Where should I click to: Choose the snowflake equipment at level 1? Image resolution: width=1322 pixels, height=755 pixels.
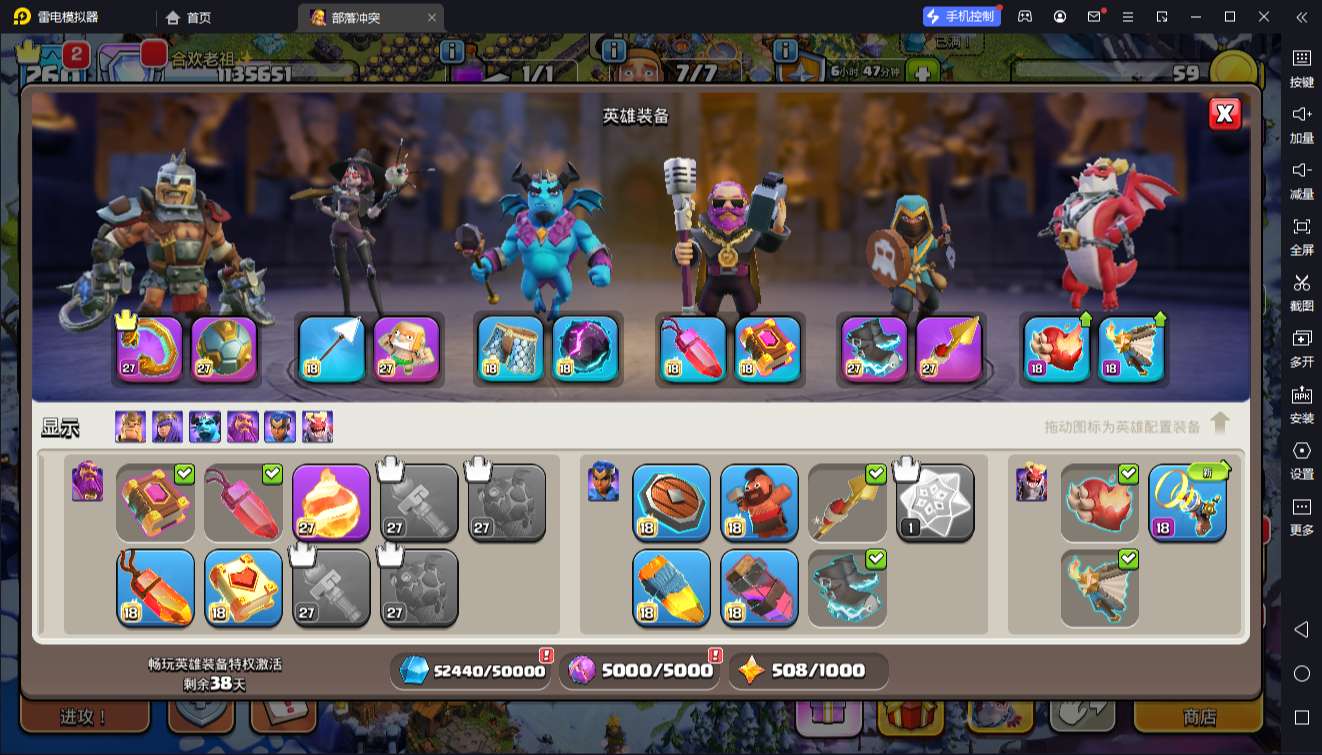935,503
